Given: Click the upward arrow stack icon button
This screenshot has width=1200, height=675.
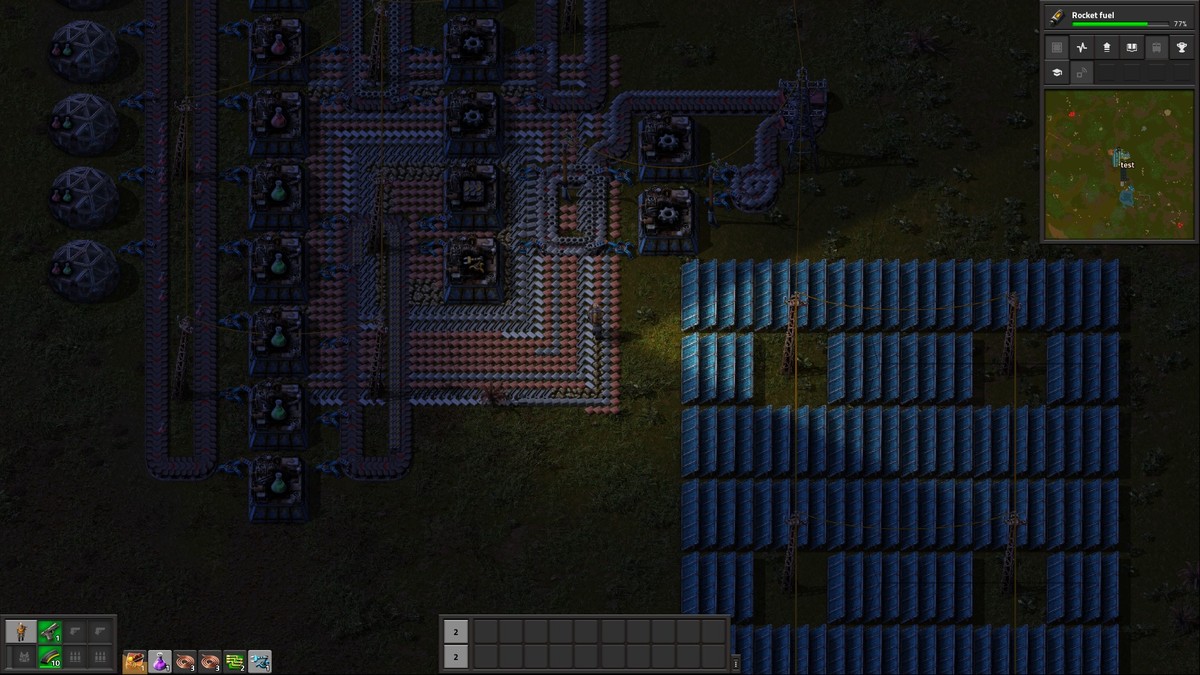Looking at the screenshot, I should (1107, 47).
